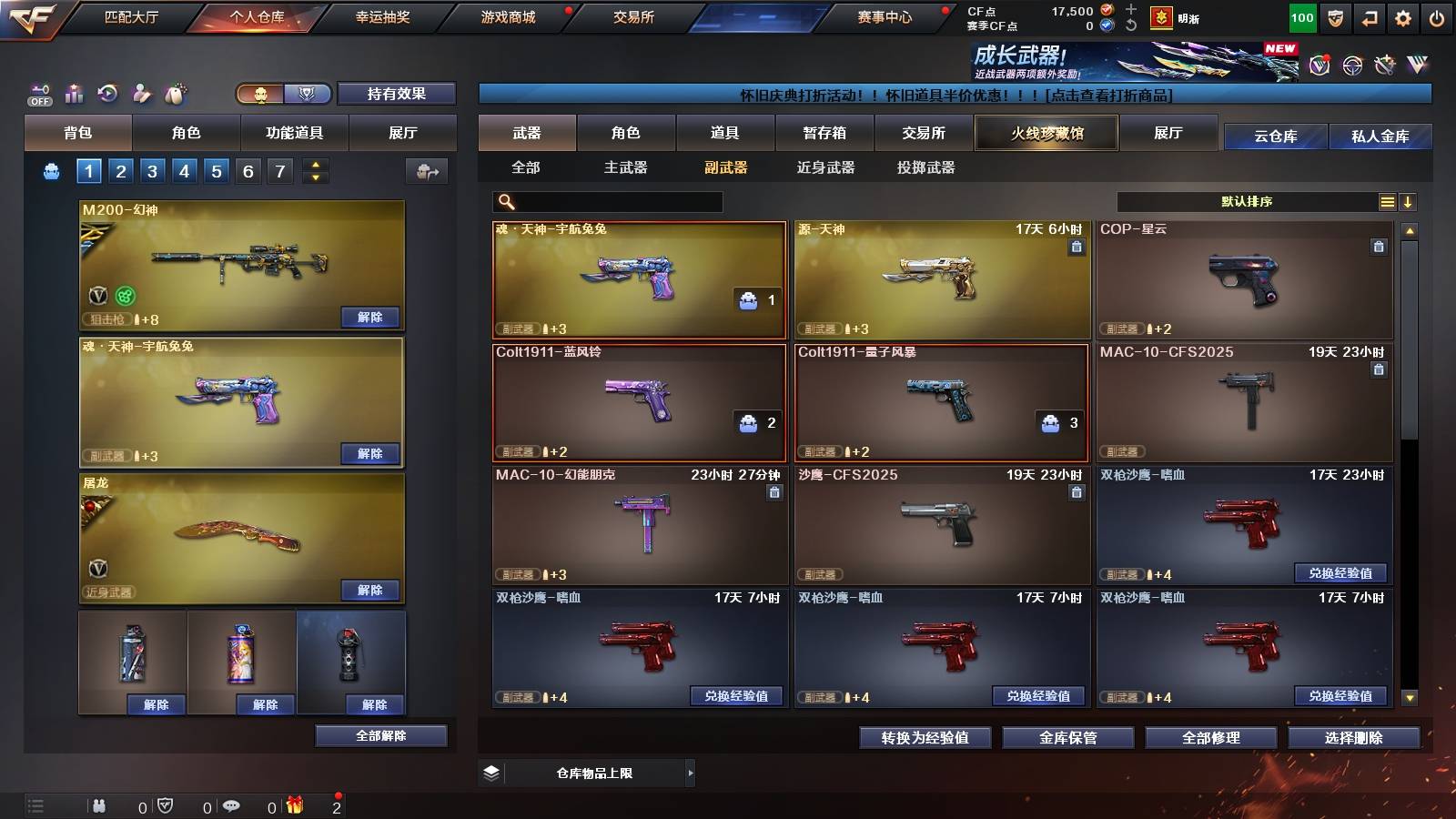The image size is (1456, 819).
Task: Click the trash icon on the COP-星云 card
Action: (x=1377, y=247)
